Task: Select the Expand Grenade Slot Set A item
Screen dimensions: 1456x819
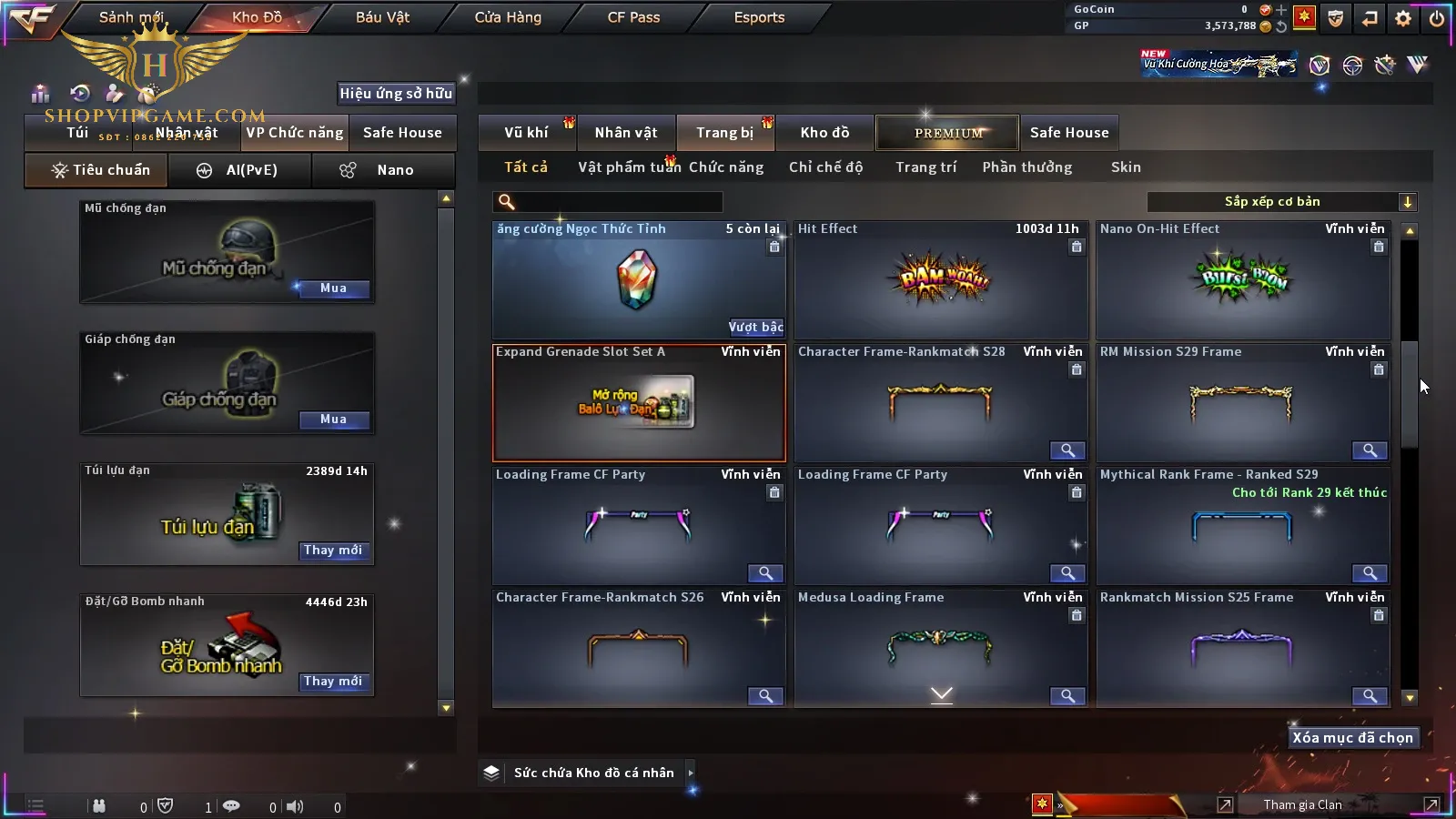Action: click(x=639, y=403)
